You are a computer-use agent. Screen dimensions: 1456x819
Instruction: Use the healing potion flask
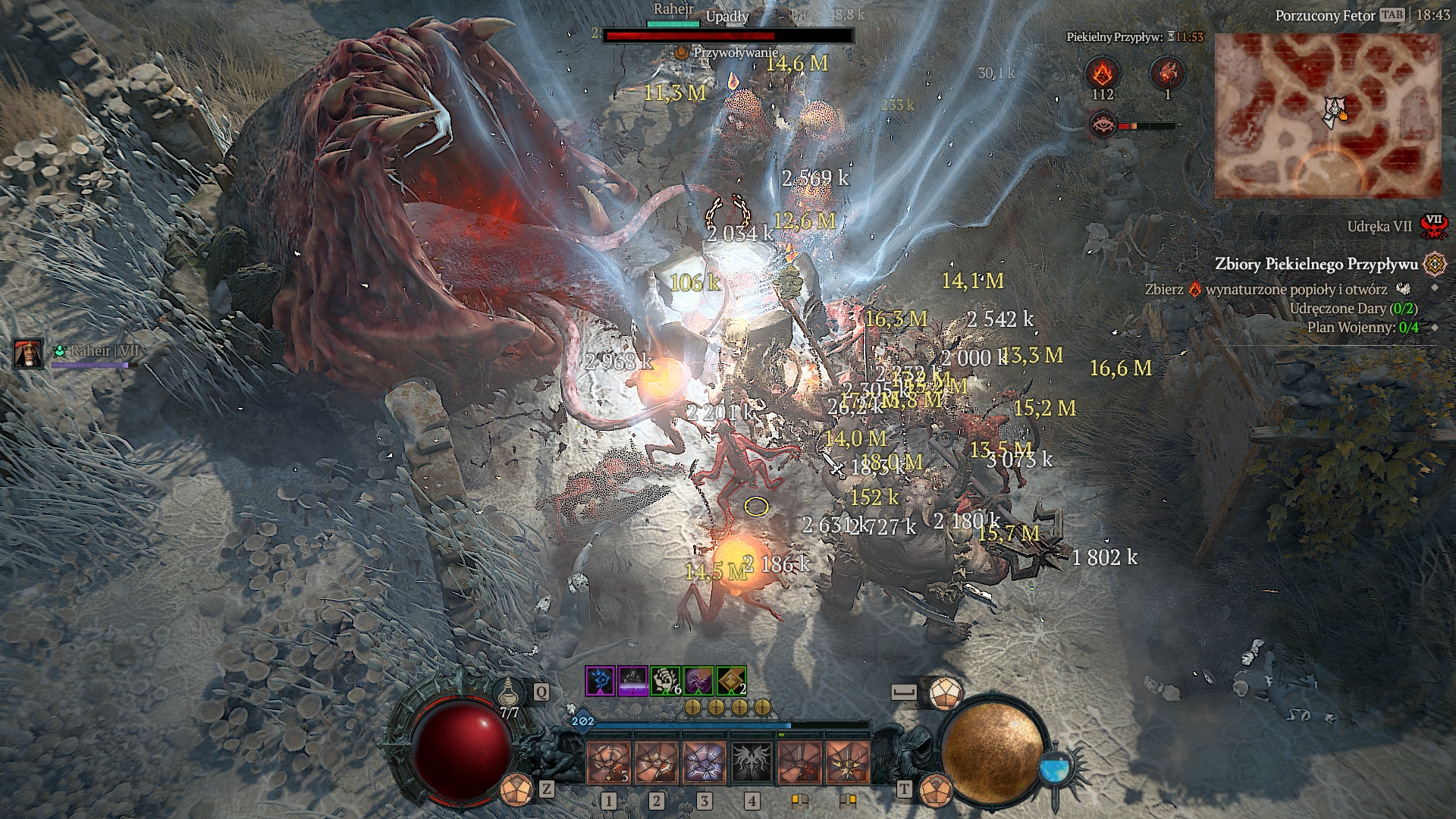[509, 693]
